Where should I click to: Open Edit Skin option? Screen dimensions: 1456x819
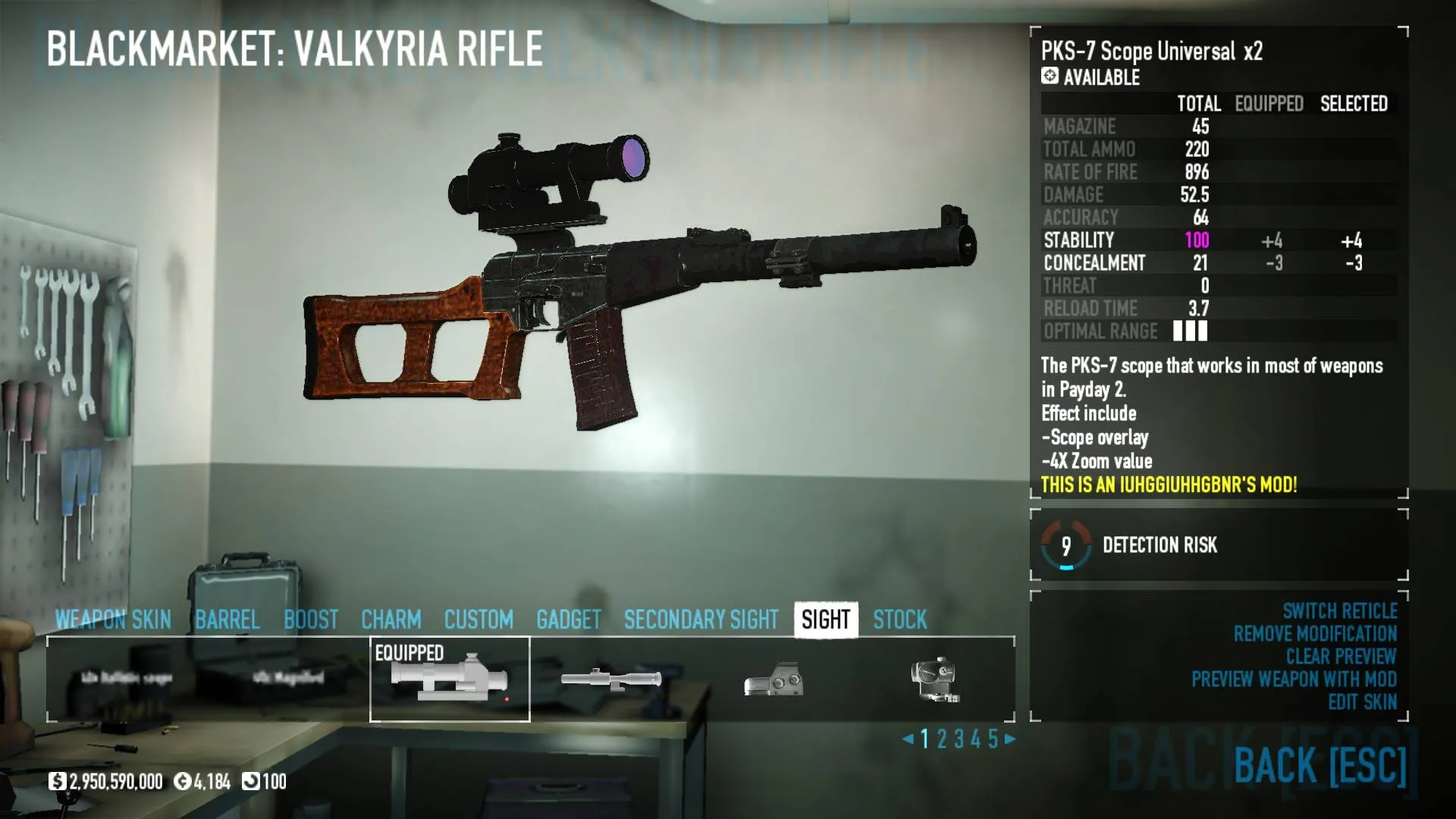[1362, 702]
